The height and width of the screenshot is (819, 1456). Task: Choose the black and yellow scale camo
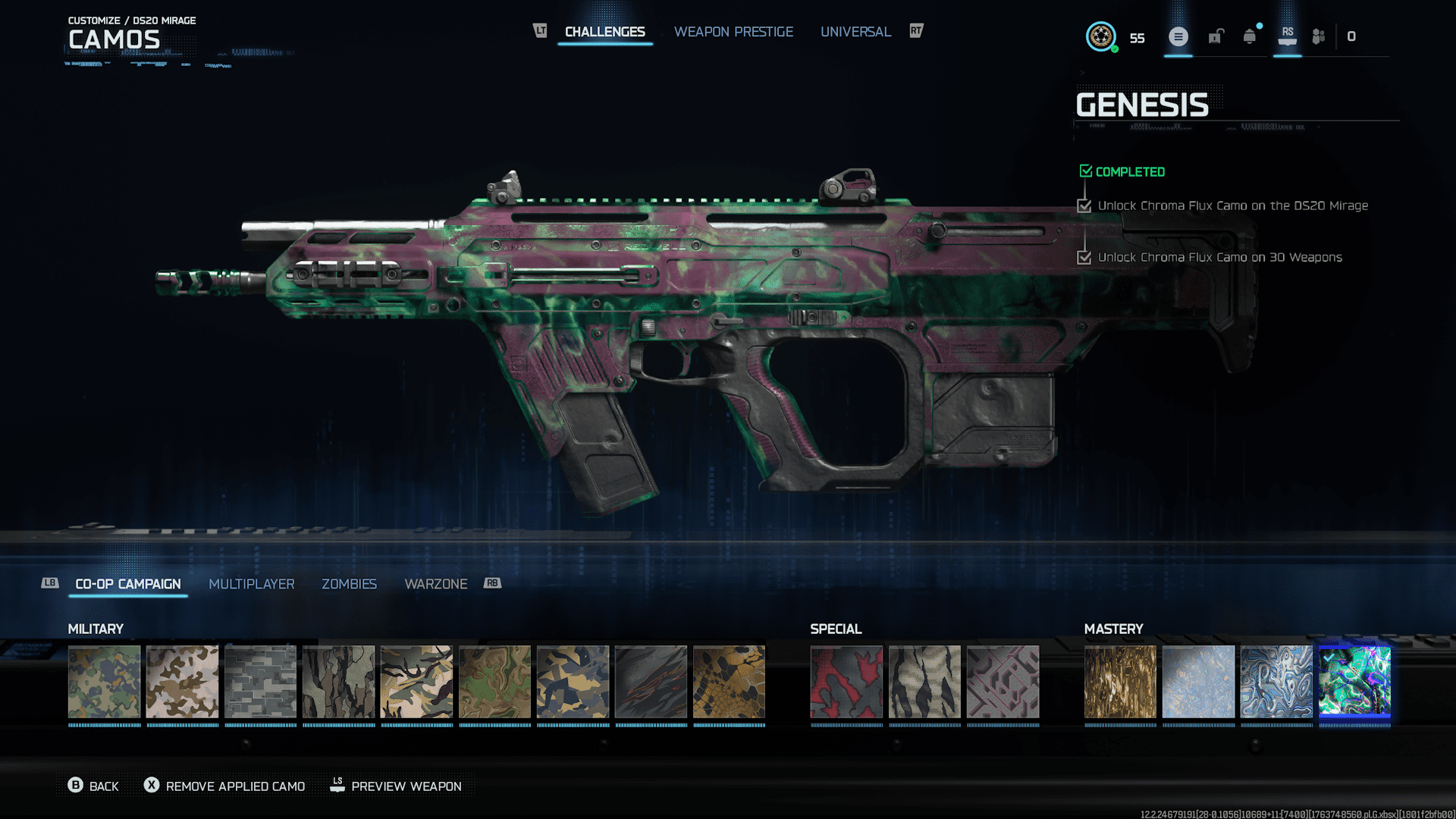pyautogui.click(x=729, y=682)
